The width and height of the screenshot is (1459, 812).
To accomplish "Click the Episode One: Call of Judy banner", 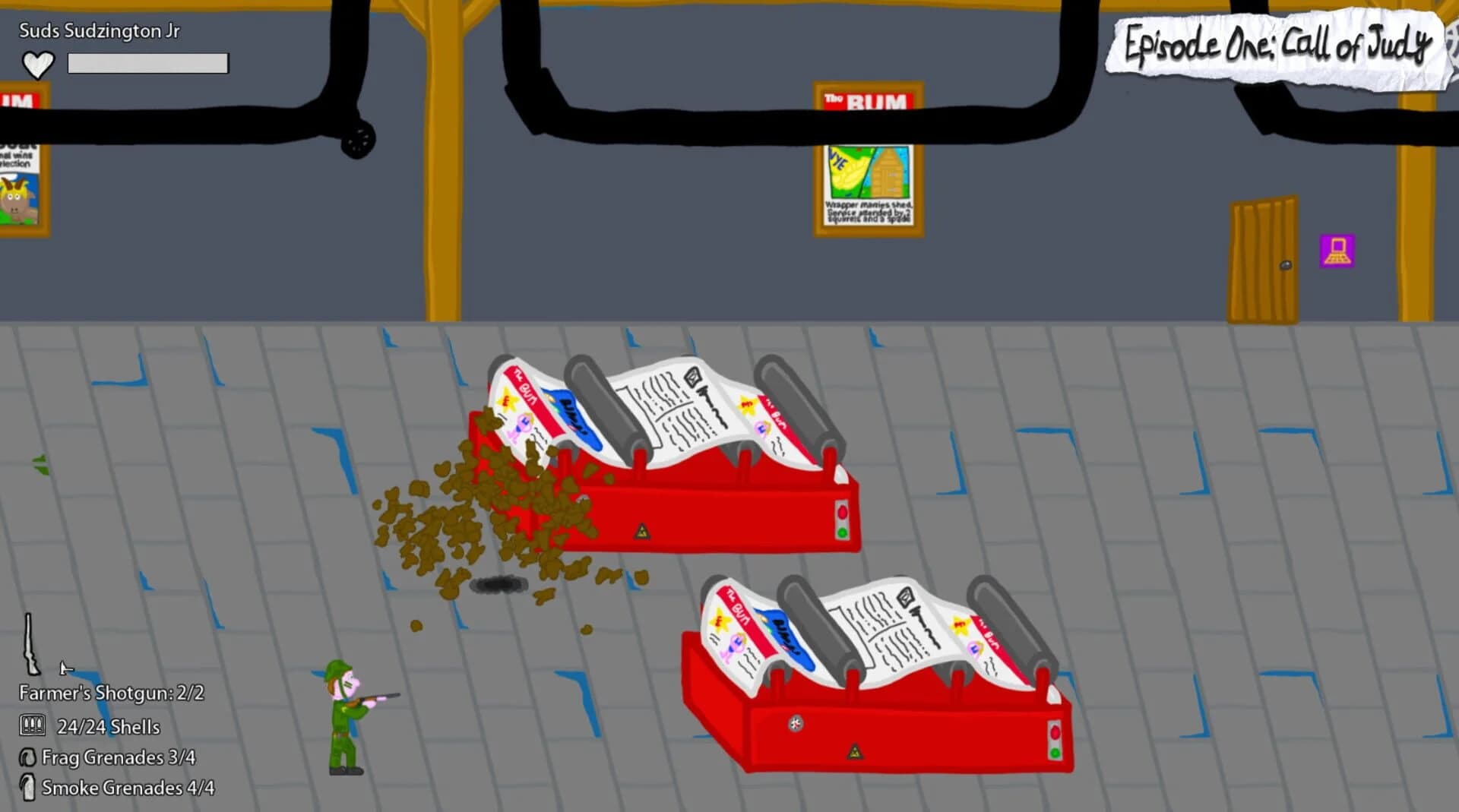I will pyautogui.click(x=1277, y=46).
